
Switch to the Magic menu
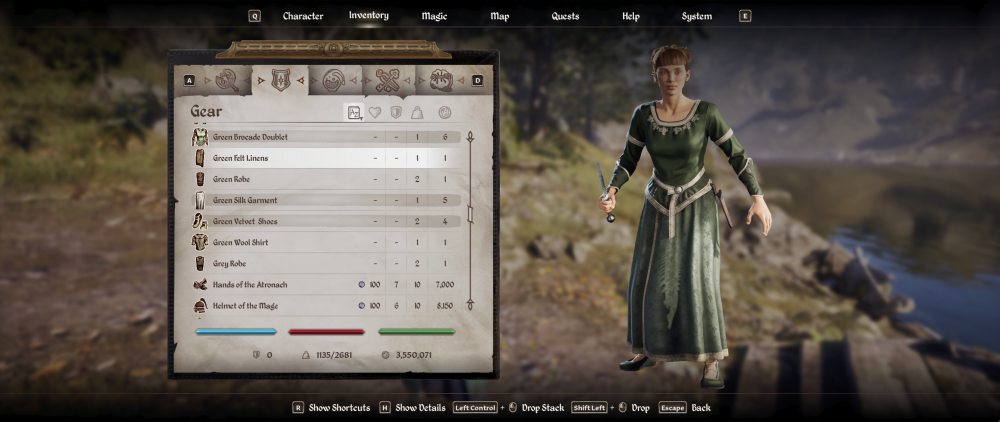[x=434, y=16]
